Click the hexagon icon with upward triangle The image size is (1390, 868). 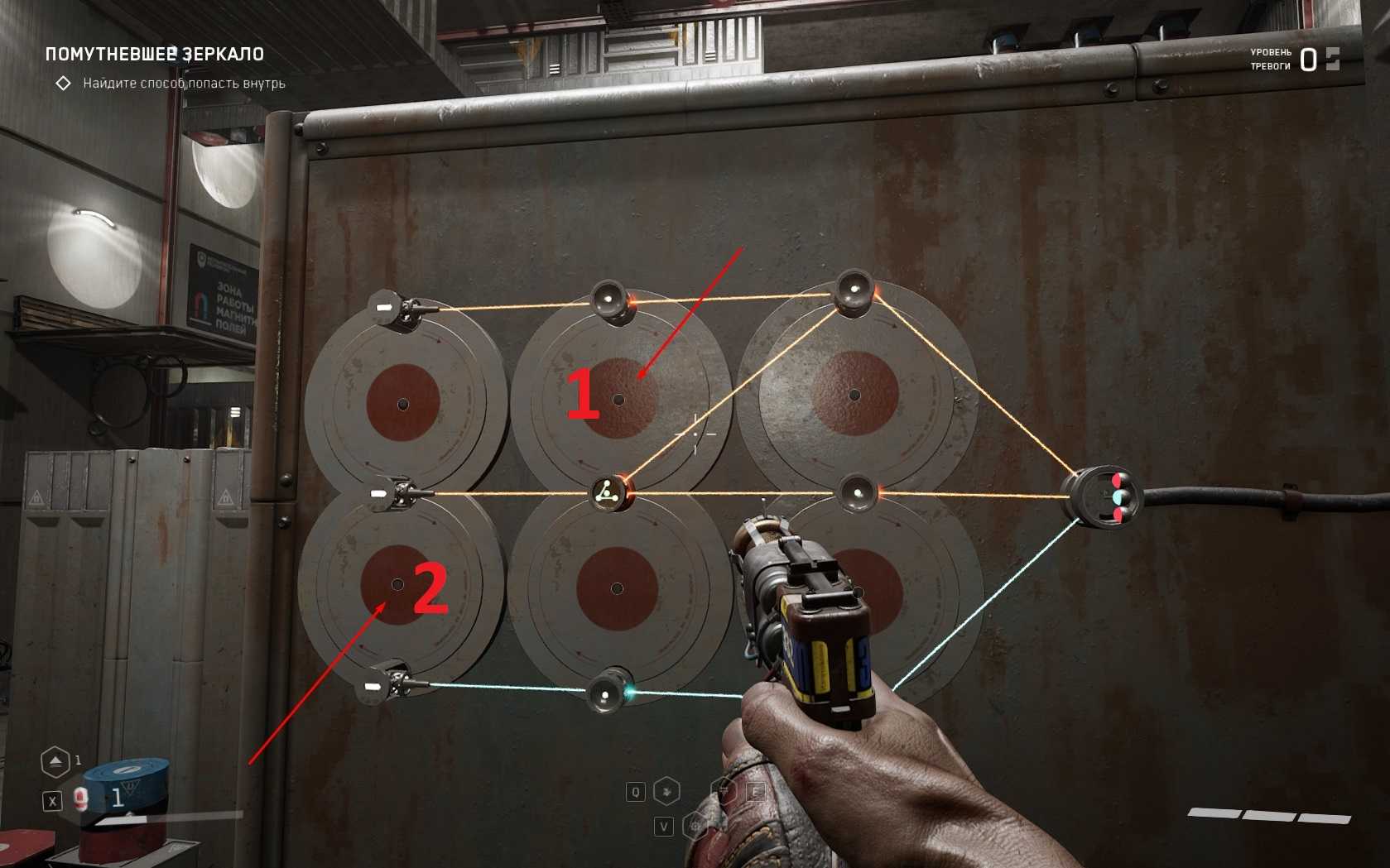click(x=55, y=761)
